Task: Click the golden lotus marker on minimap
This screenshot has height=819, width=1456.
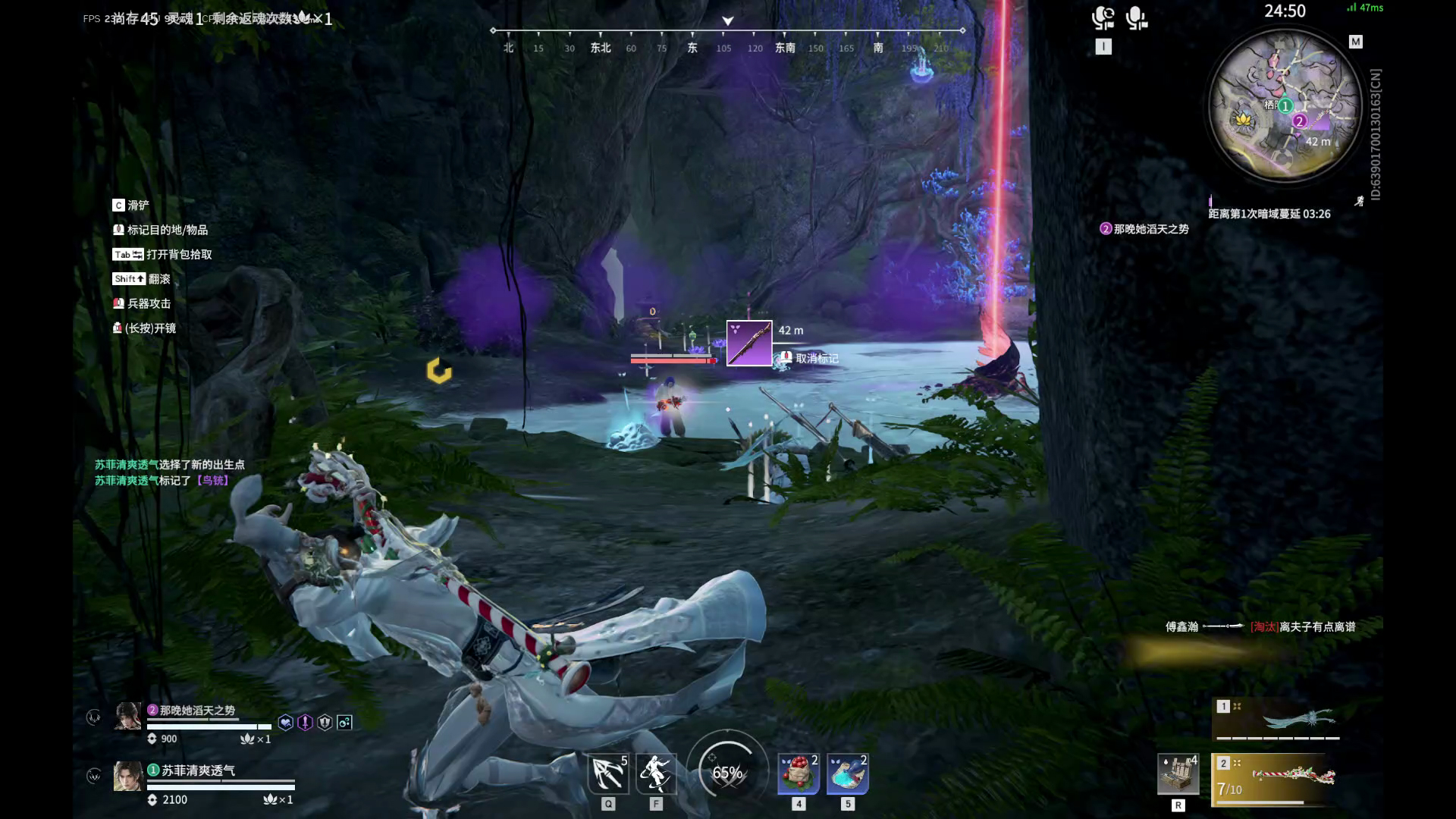Action: 1242,119
